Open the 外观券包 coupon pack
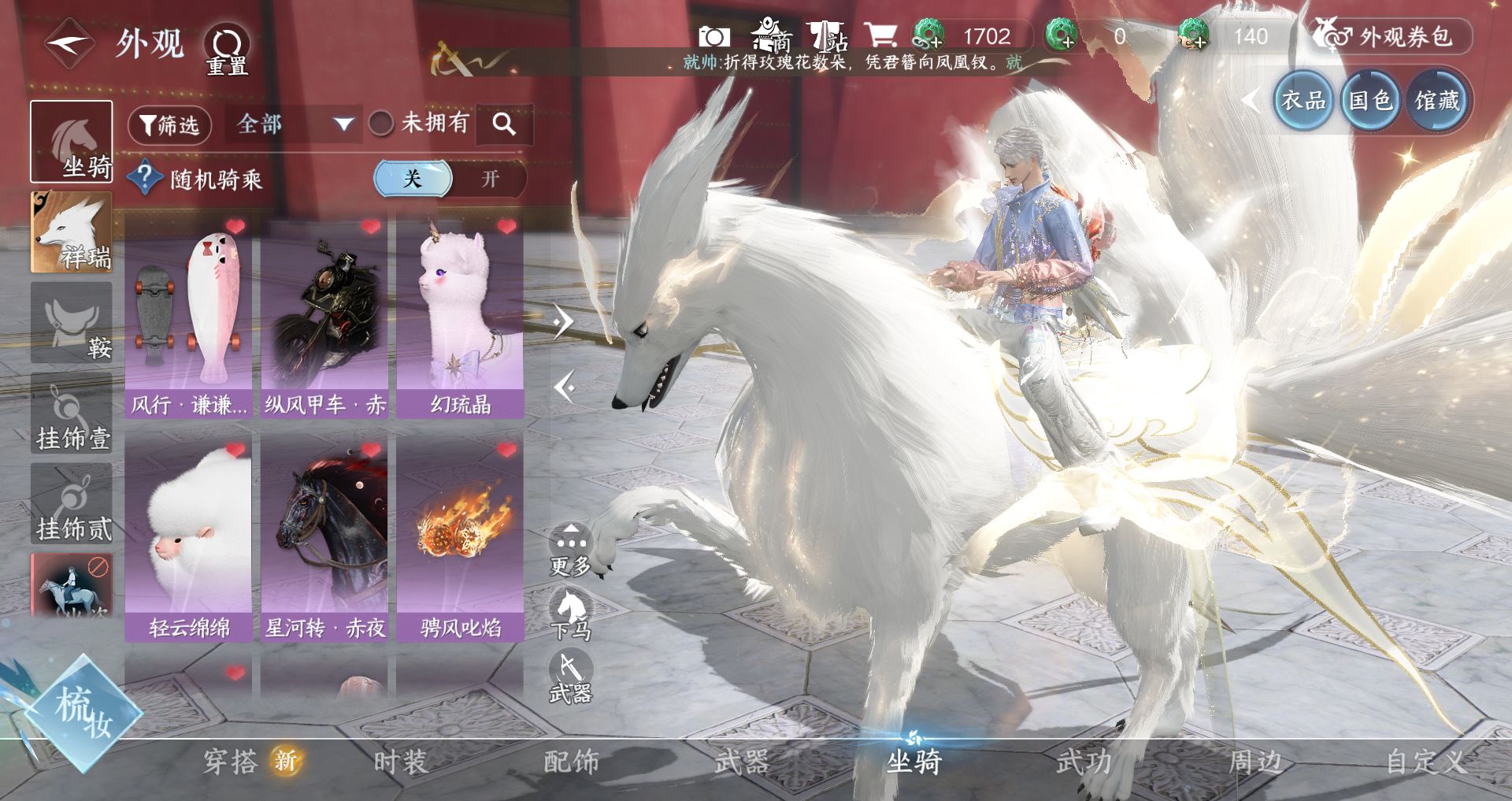This screenshot has width=1512, height=801. pyautogui.click(x=1391, y=36)
